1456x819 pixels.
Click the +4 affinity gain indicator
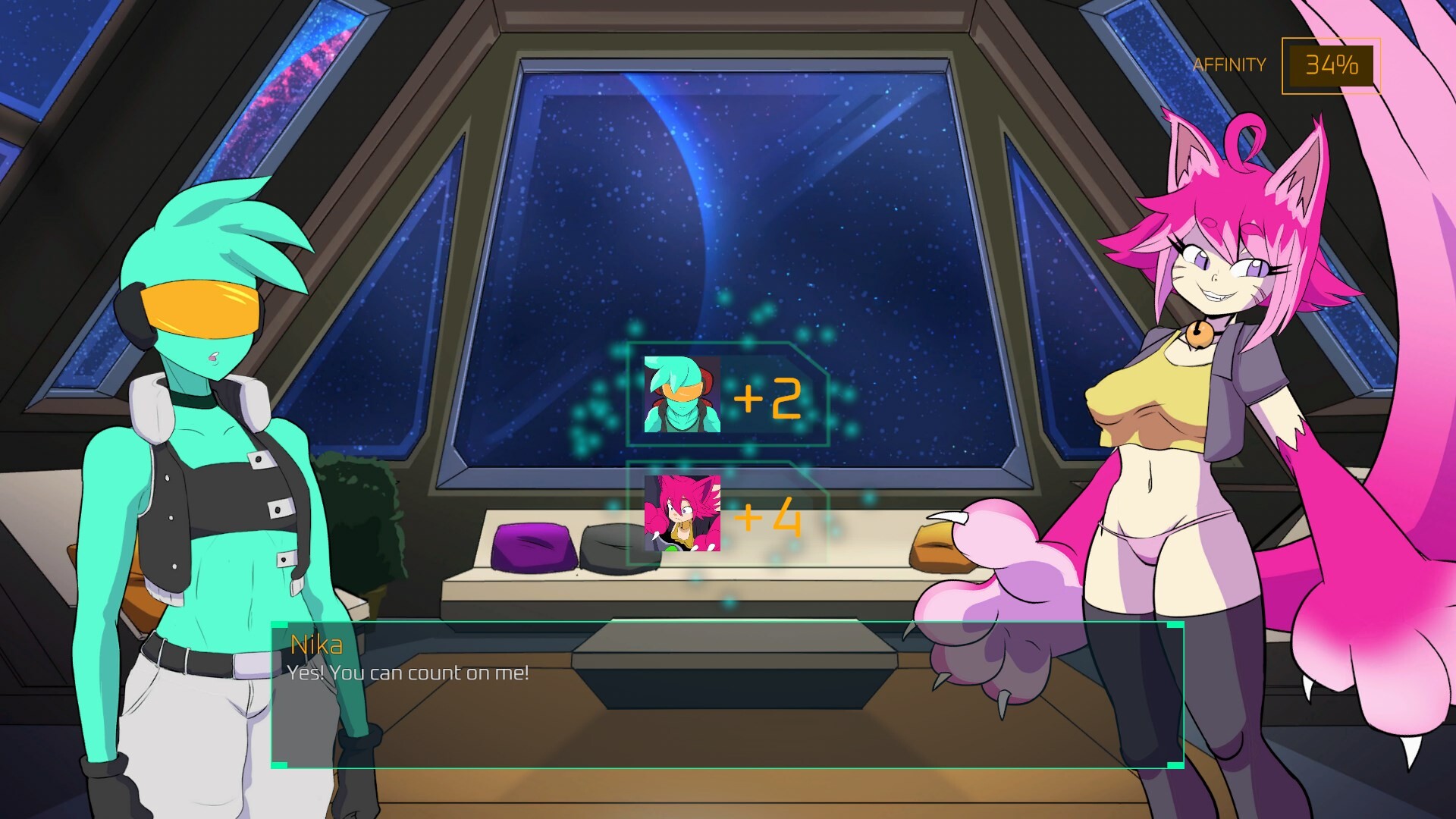[x=769, y=516]
